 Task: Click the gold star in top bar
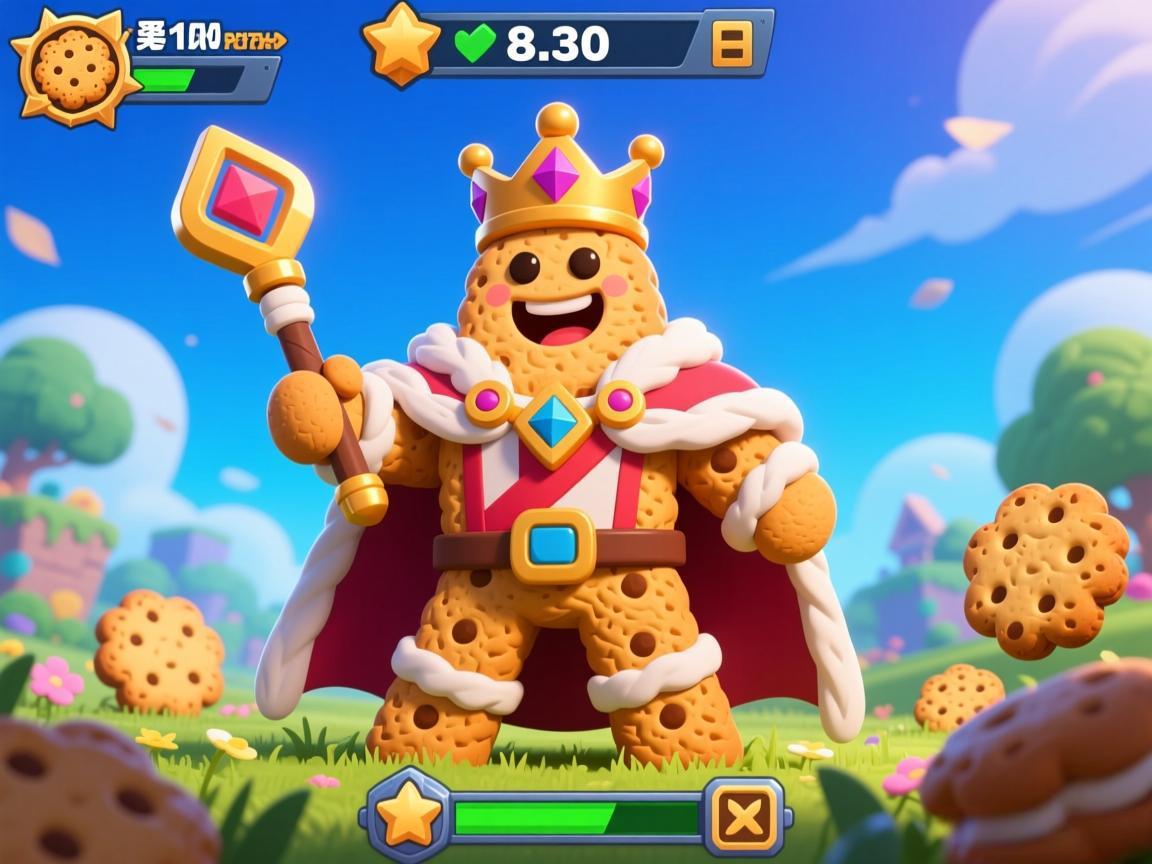pos(401,43)
